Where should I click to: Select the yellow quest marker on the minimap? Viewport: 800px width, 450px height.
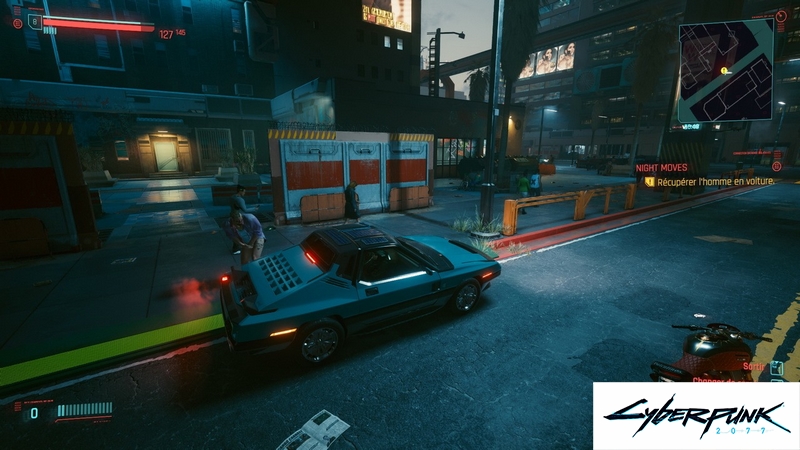[x=724, y=70]
